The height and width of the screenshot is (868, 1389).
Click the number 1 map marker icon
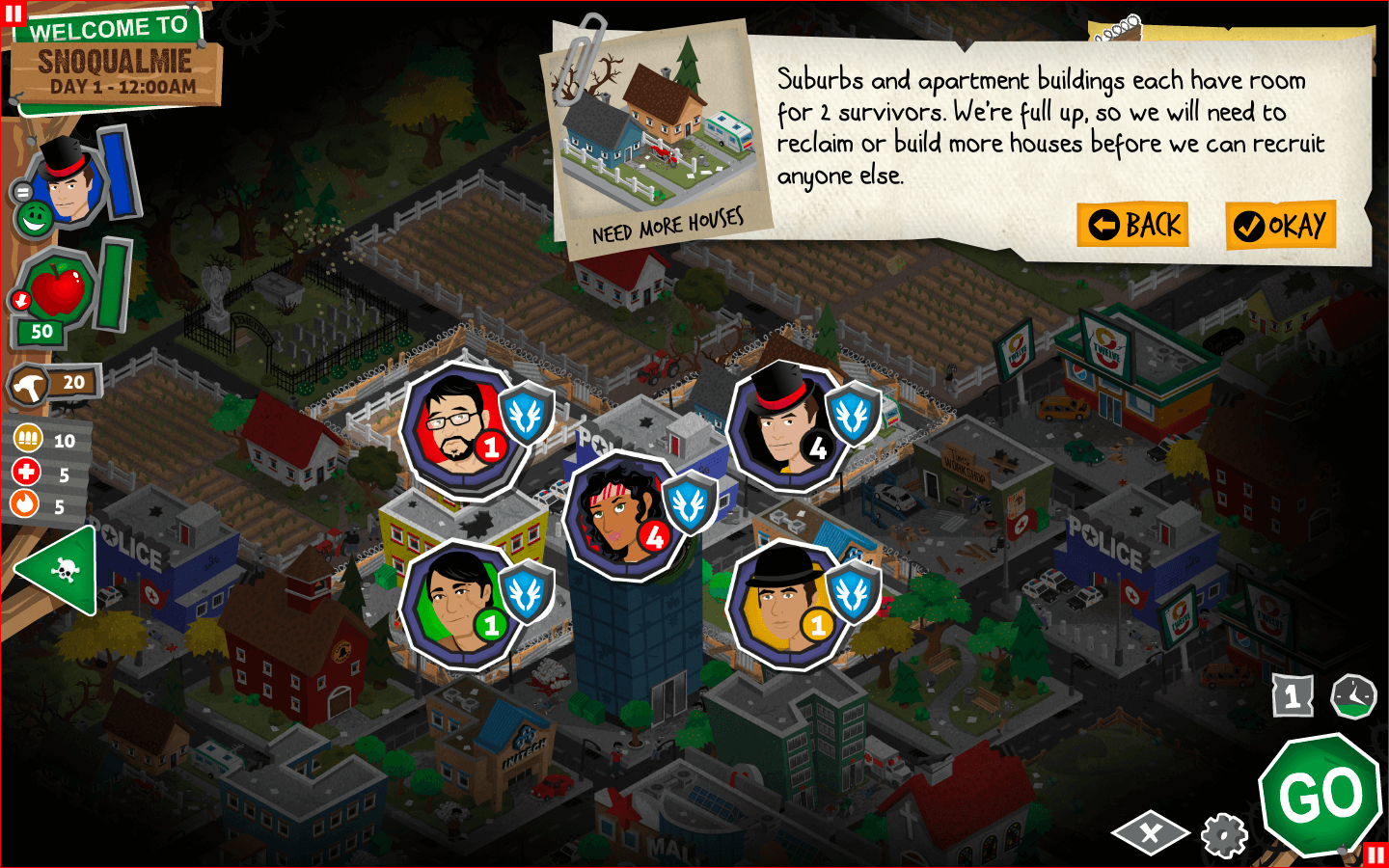click(1293, 695)
